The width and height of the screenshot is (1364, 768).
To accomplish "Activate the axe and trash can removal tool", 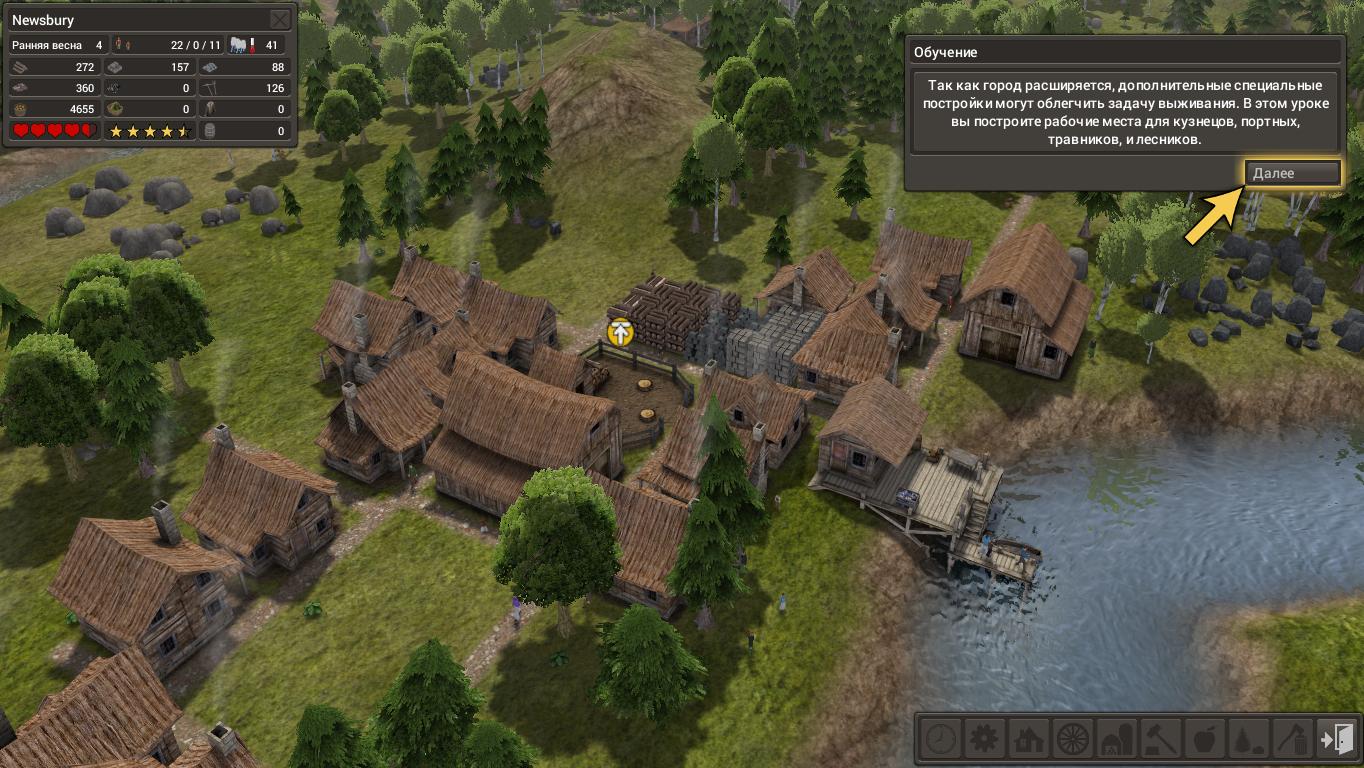I will [x=1292, y=740].
